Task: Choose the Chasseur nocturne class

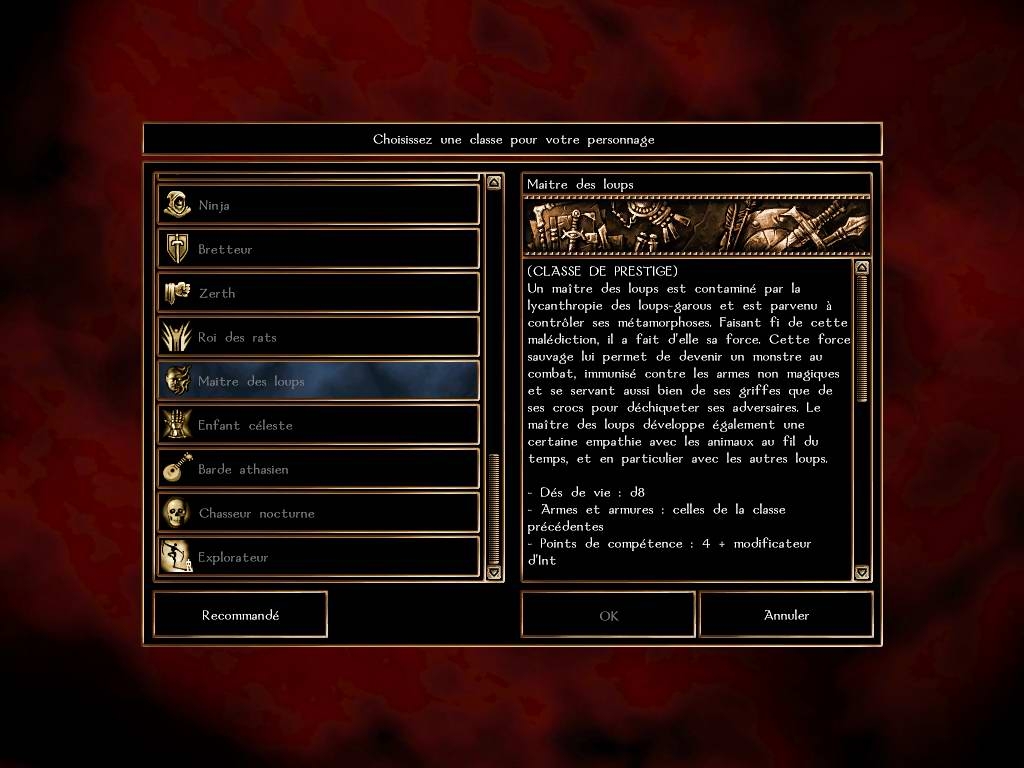Action: (318, 513)
